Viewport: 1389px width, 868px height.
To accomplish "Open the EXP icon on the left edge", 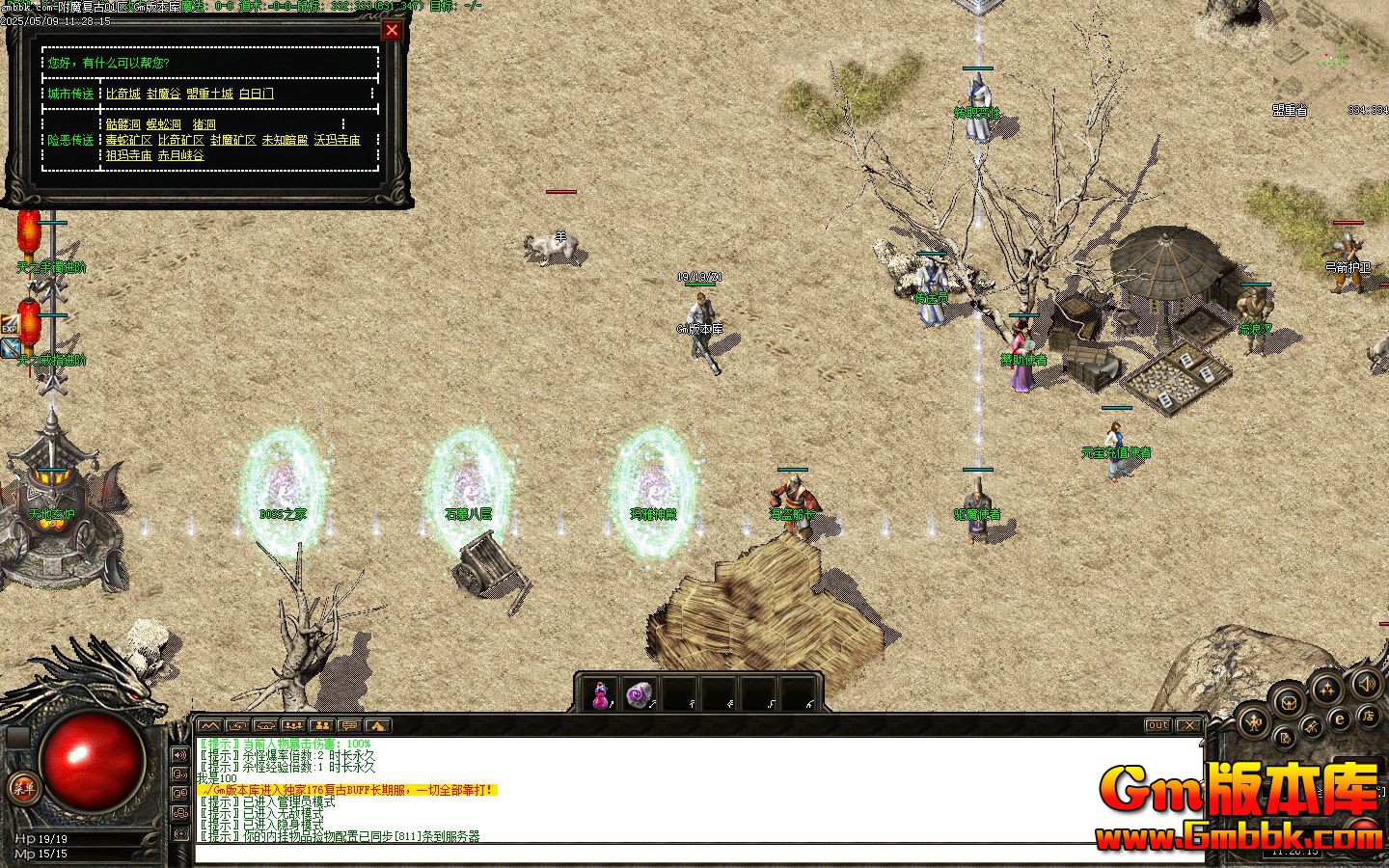I will coord(10,324).
